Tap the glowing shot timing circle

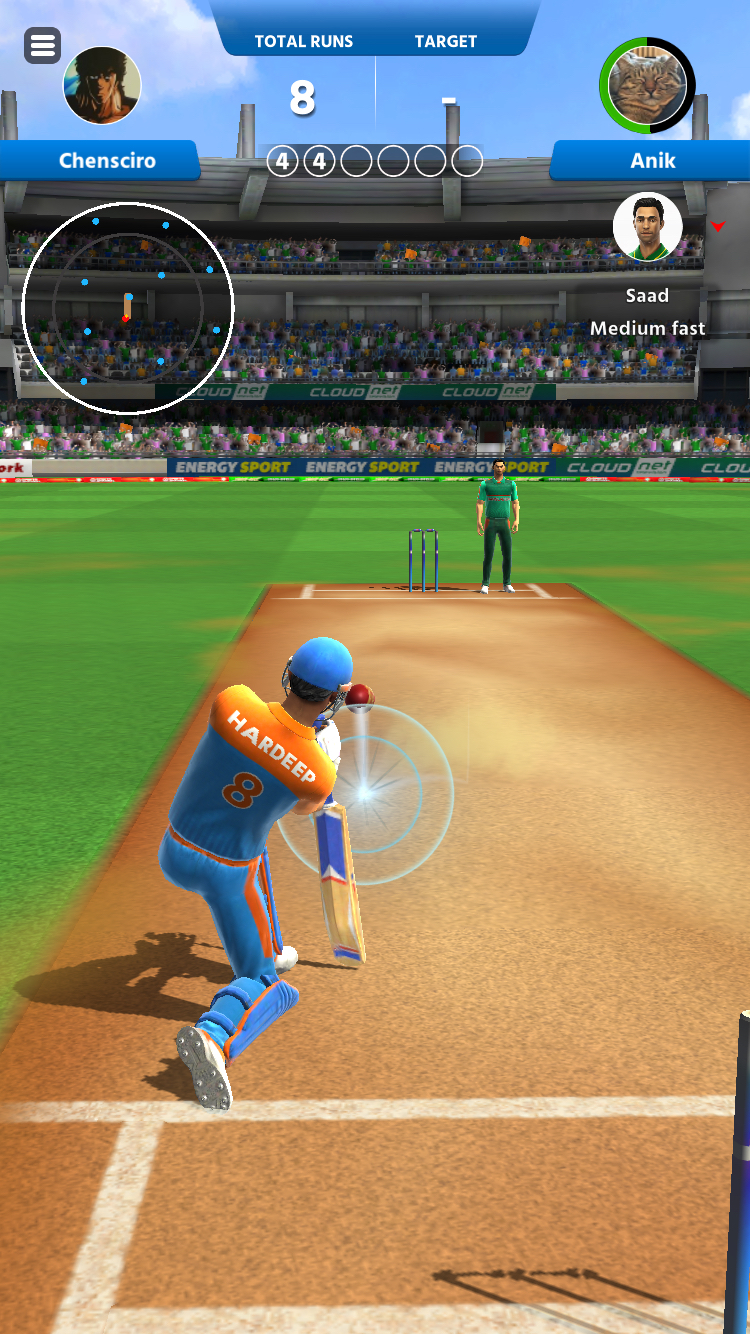(364, 794)
